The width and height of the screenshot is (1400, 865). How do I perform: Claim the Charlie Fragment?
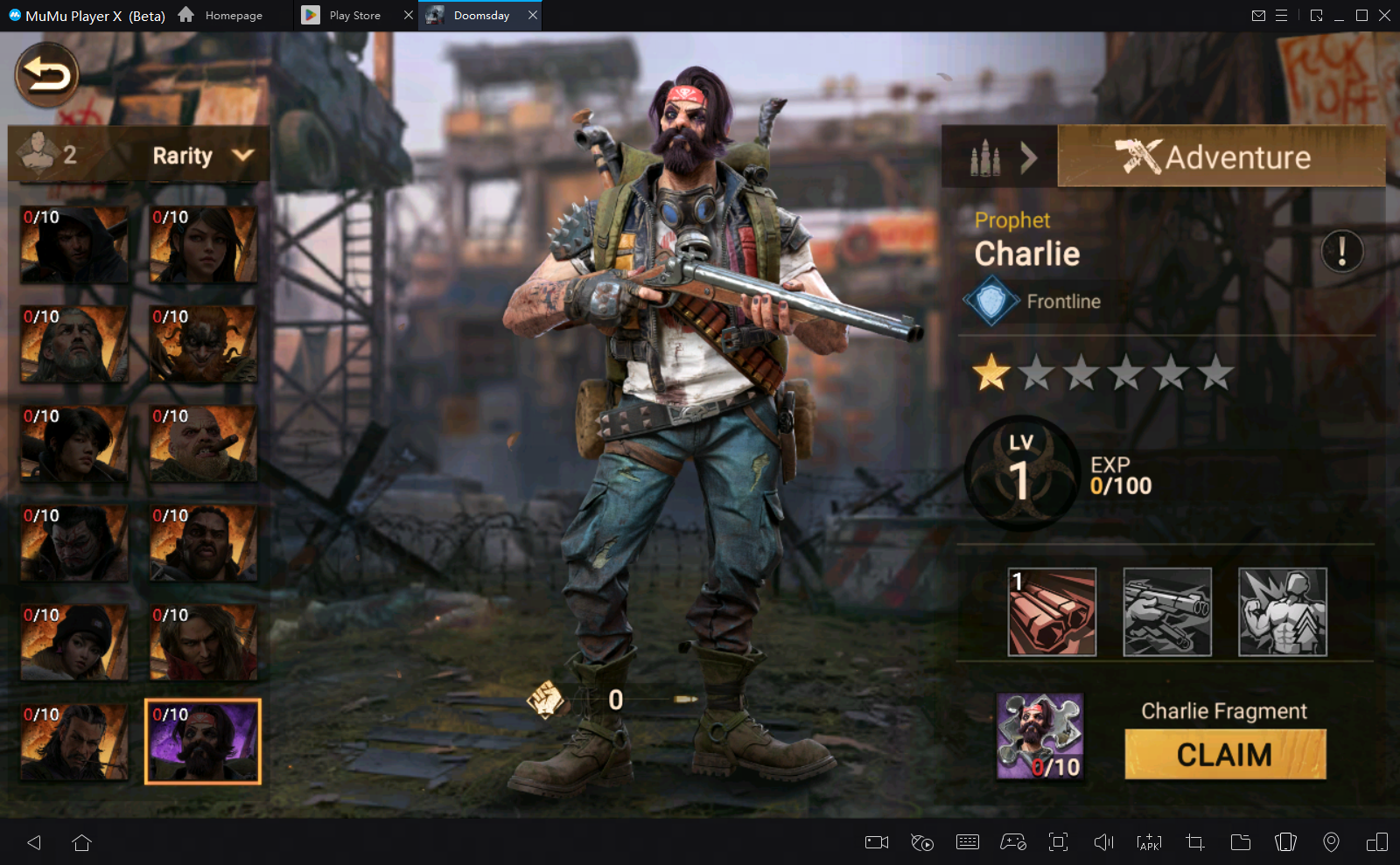pos(1224,754)
